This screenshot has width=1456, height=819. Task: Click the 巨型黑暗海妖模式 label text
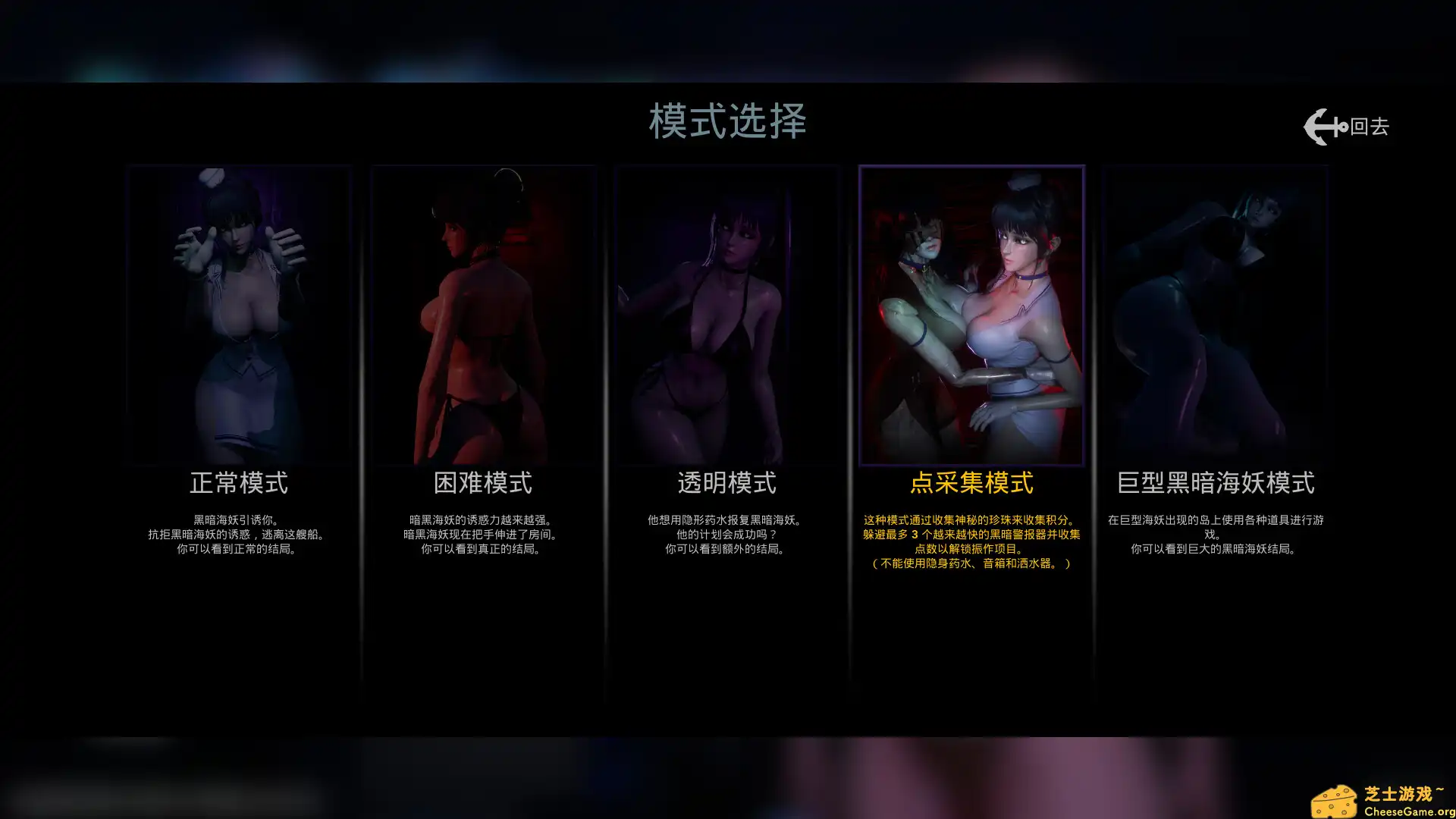click(1216, 482)
